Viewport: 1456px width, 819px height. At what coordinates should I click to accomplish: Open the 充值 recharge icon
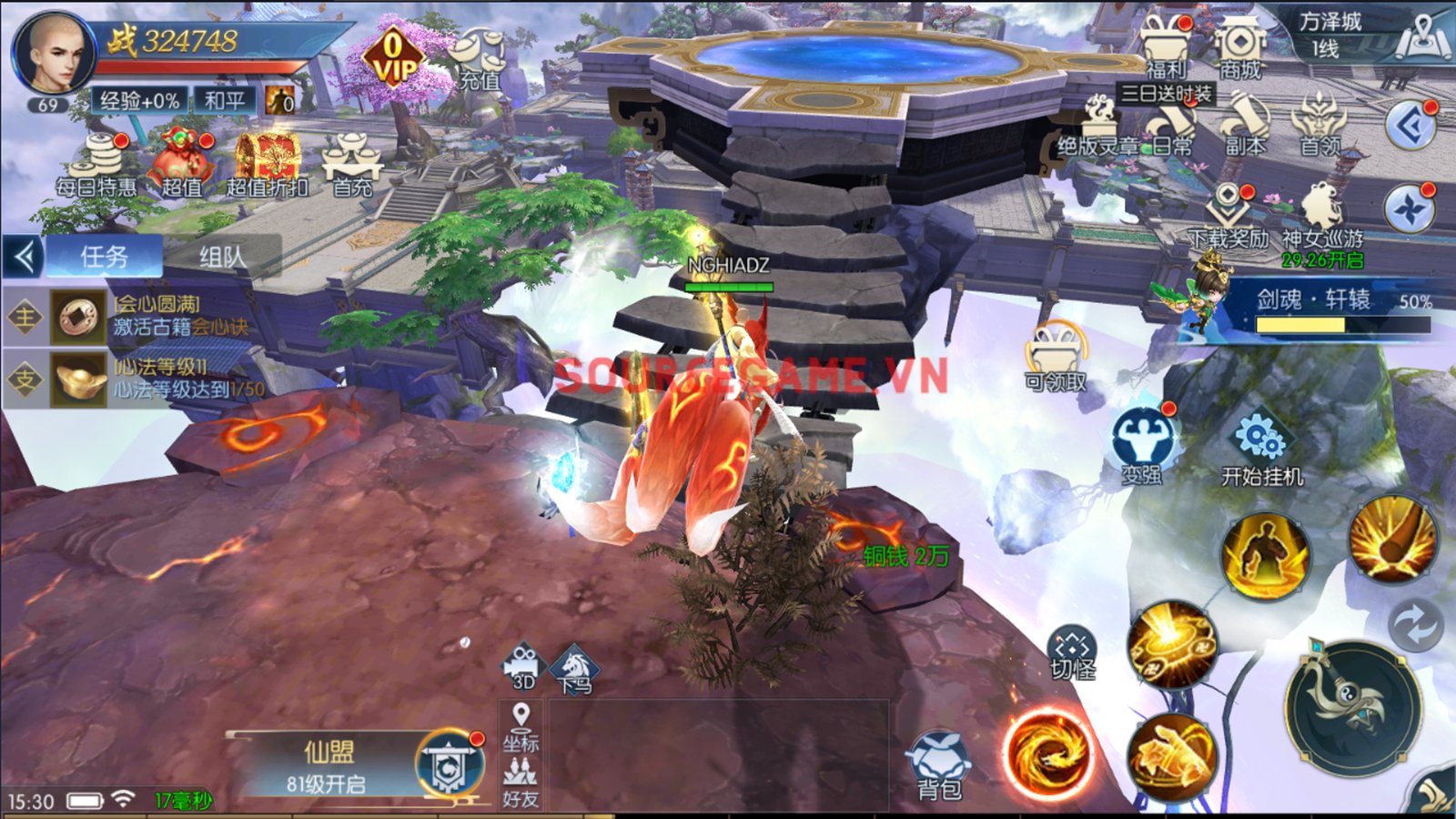click(480, 59)
